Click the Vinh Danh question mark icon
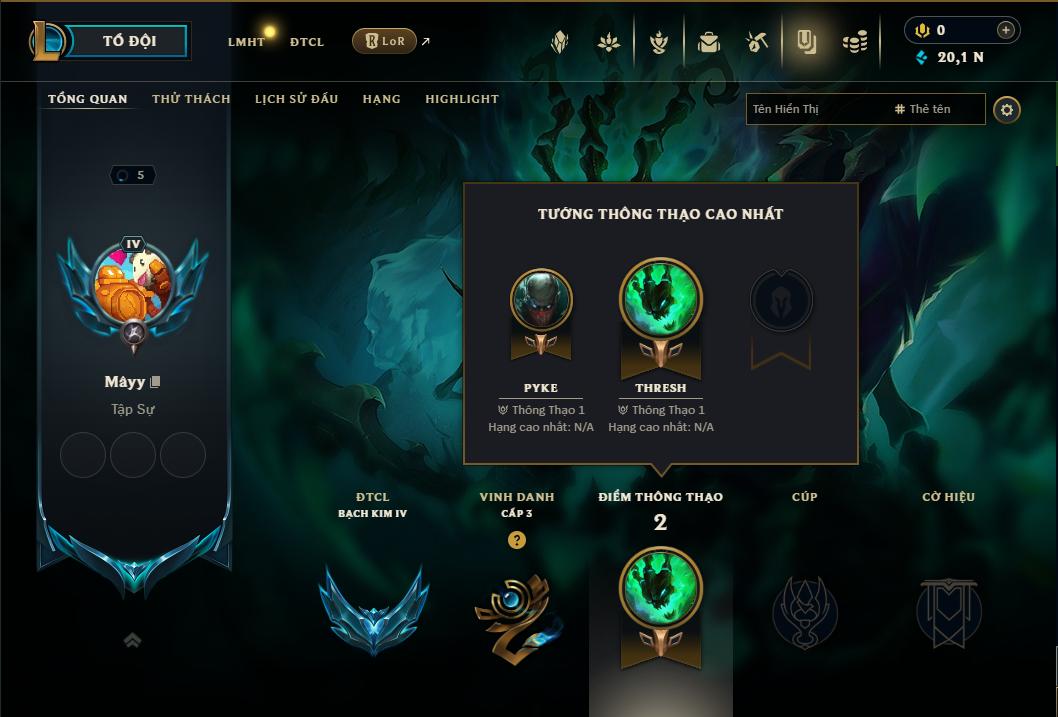The height and width of the screenshot is (717, 1058). point(516,540)
